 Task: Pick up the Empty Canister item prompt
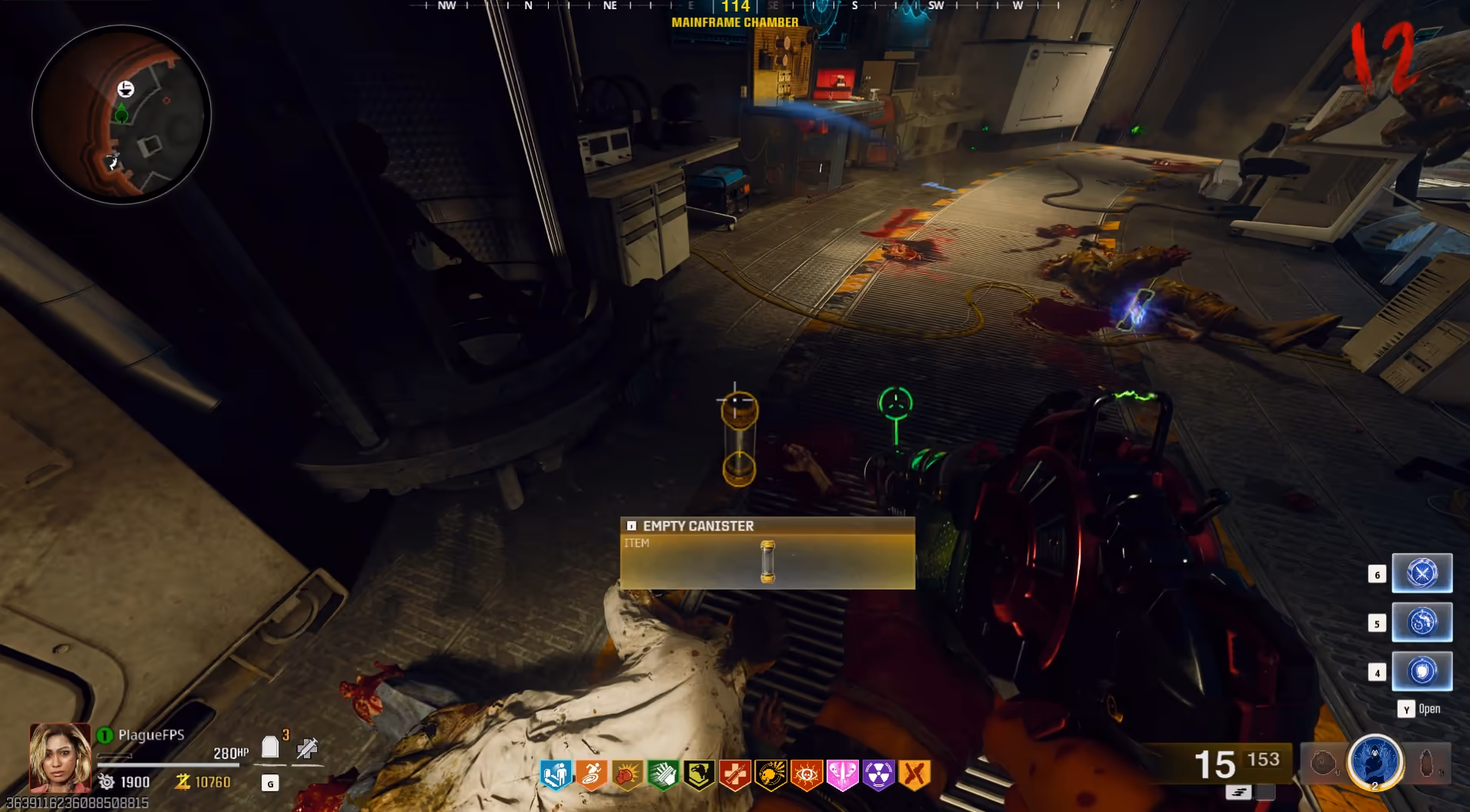point(767,553)
